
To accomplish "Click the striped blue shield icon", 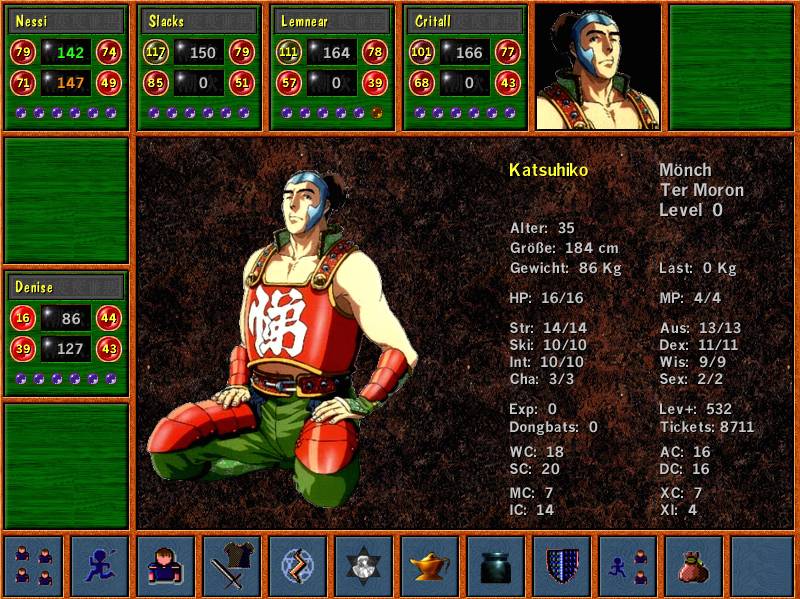I will [562, 566].
